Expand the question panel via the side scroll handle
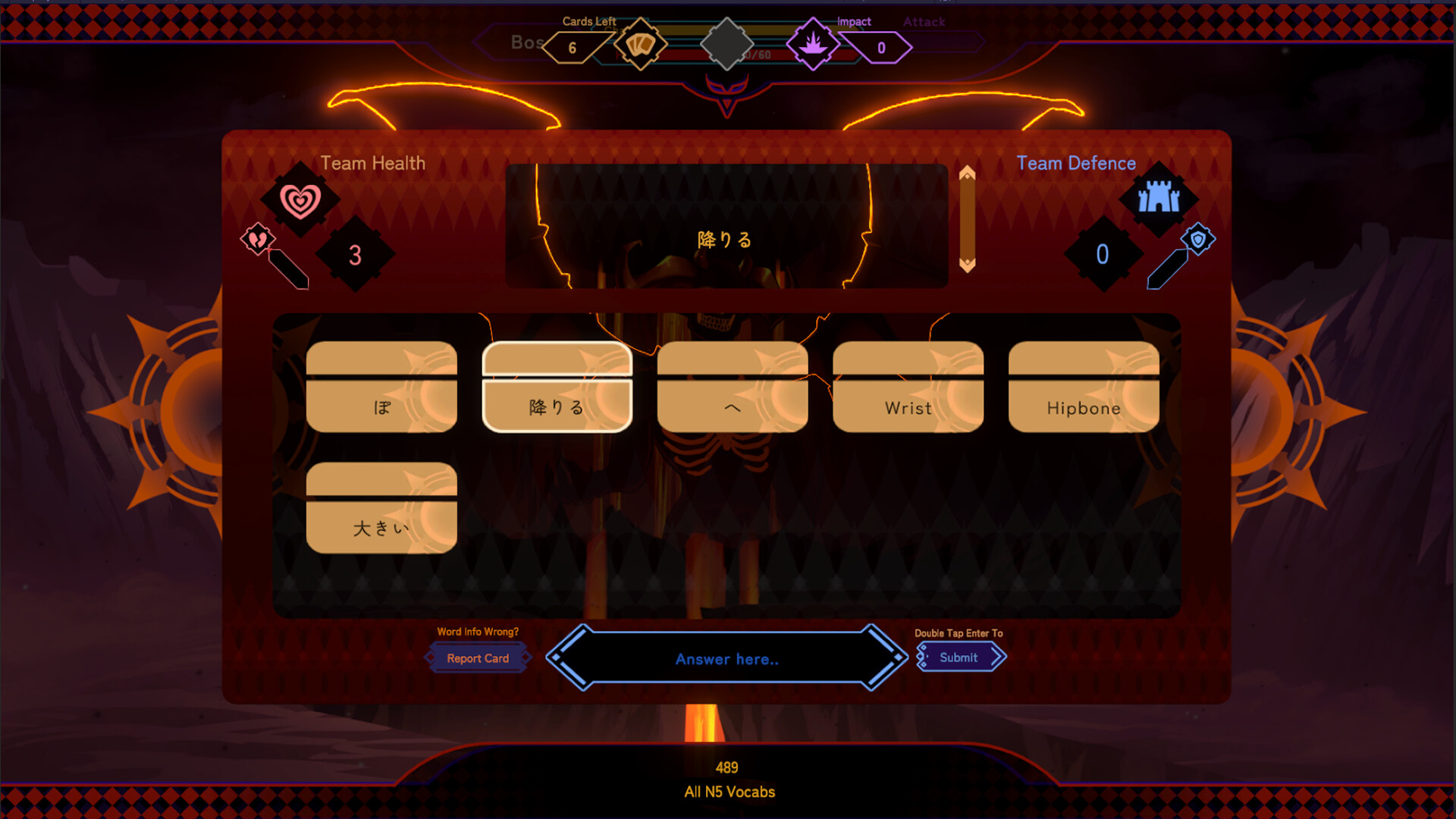This screenshot has width=1456, height=819. pyautogui.click(x=967, y=218)
